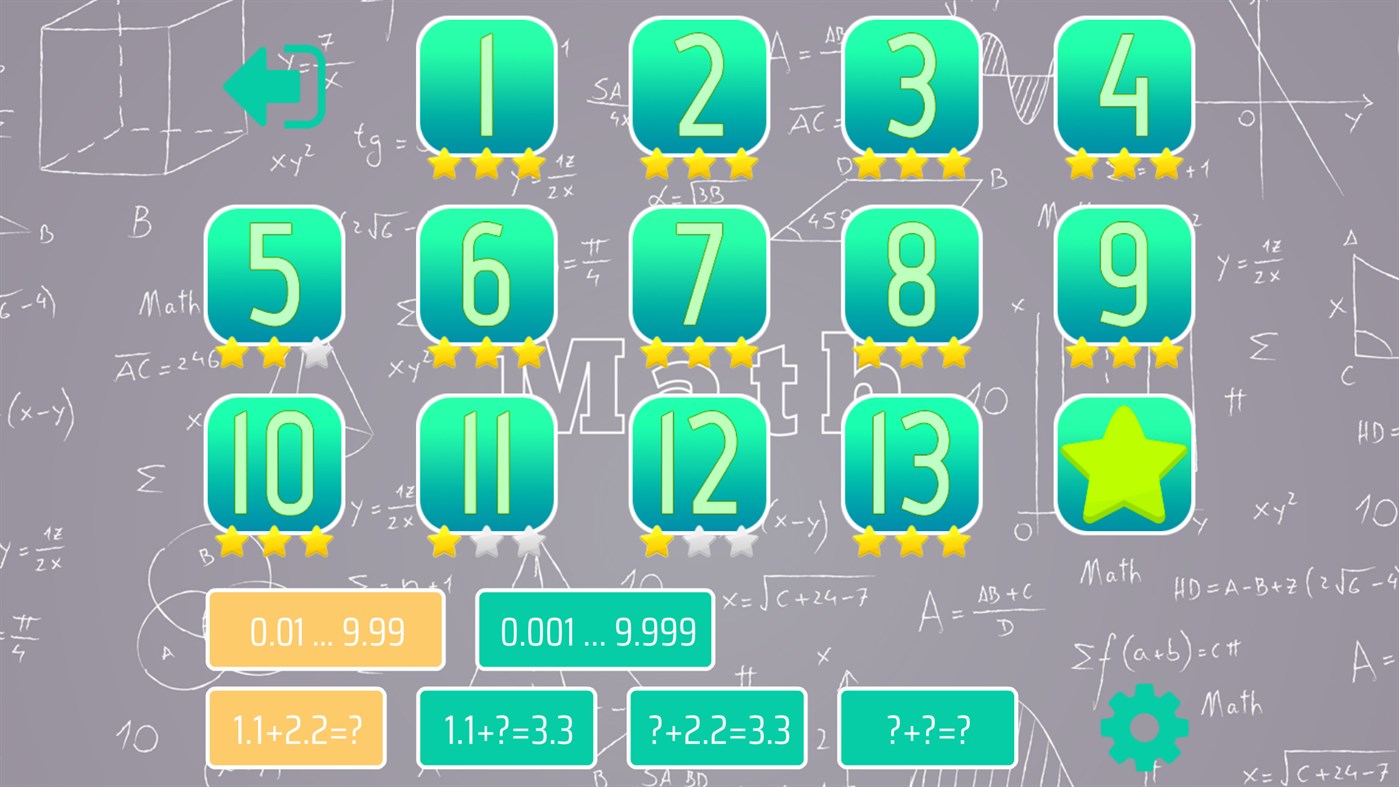Open level 12 showing one star
The image size is (1399, 787).
point(700,463)
